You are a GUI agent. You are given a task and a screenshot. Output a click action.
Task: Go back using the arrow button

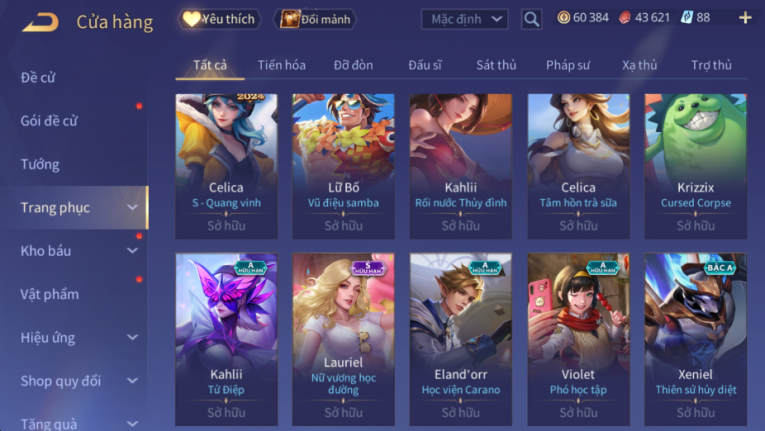click(x=40, y=21)
